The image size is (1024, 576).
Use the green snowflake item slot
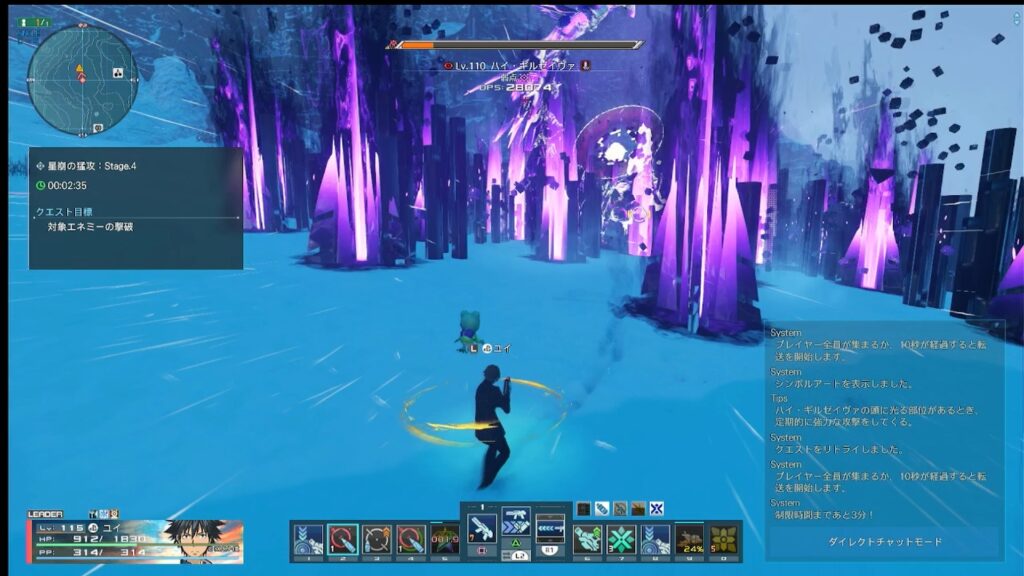pyautogui.click(x=622, y=539)
